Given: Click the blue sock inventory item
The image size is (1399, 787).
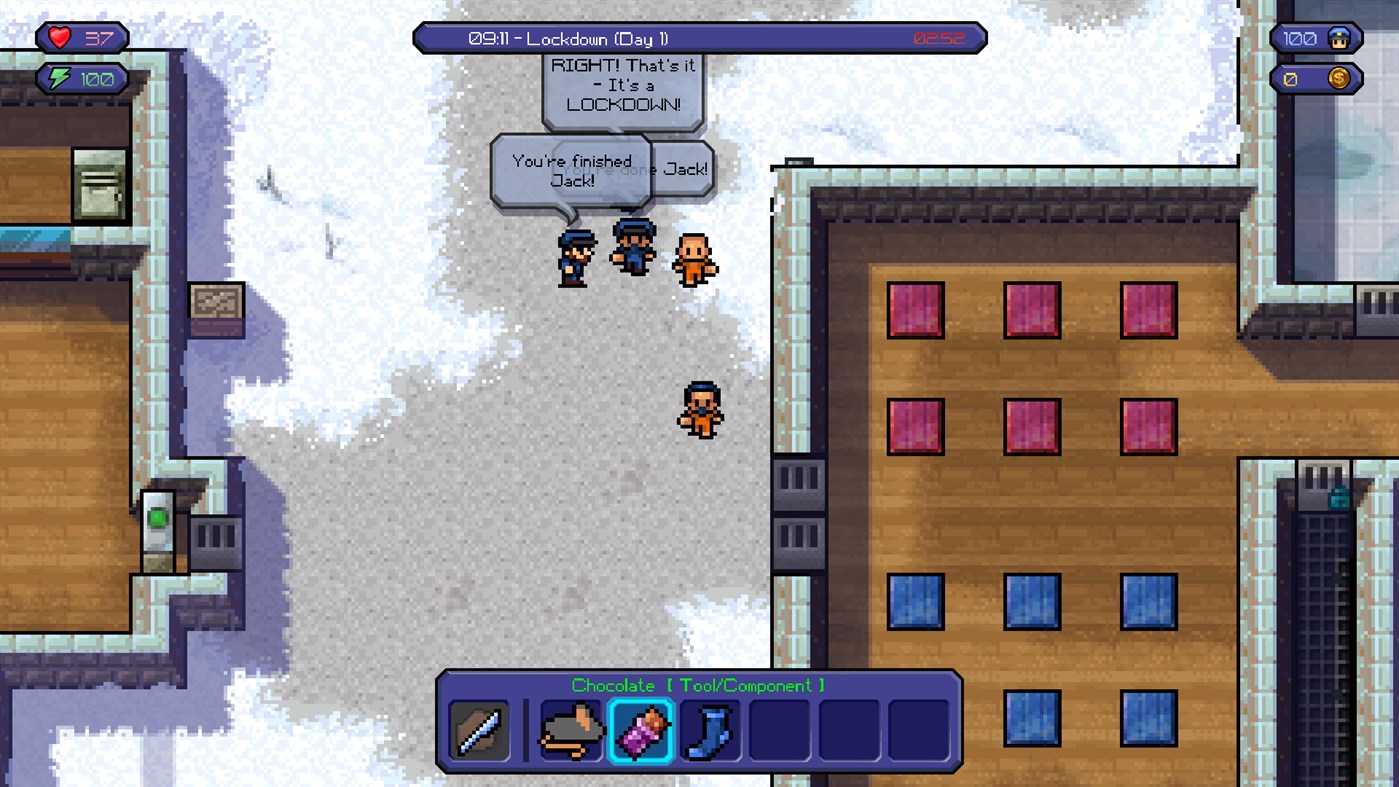Looking at the screenshot, I should (710, 729).
